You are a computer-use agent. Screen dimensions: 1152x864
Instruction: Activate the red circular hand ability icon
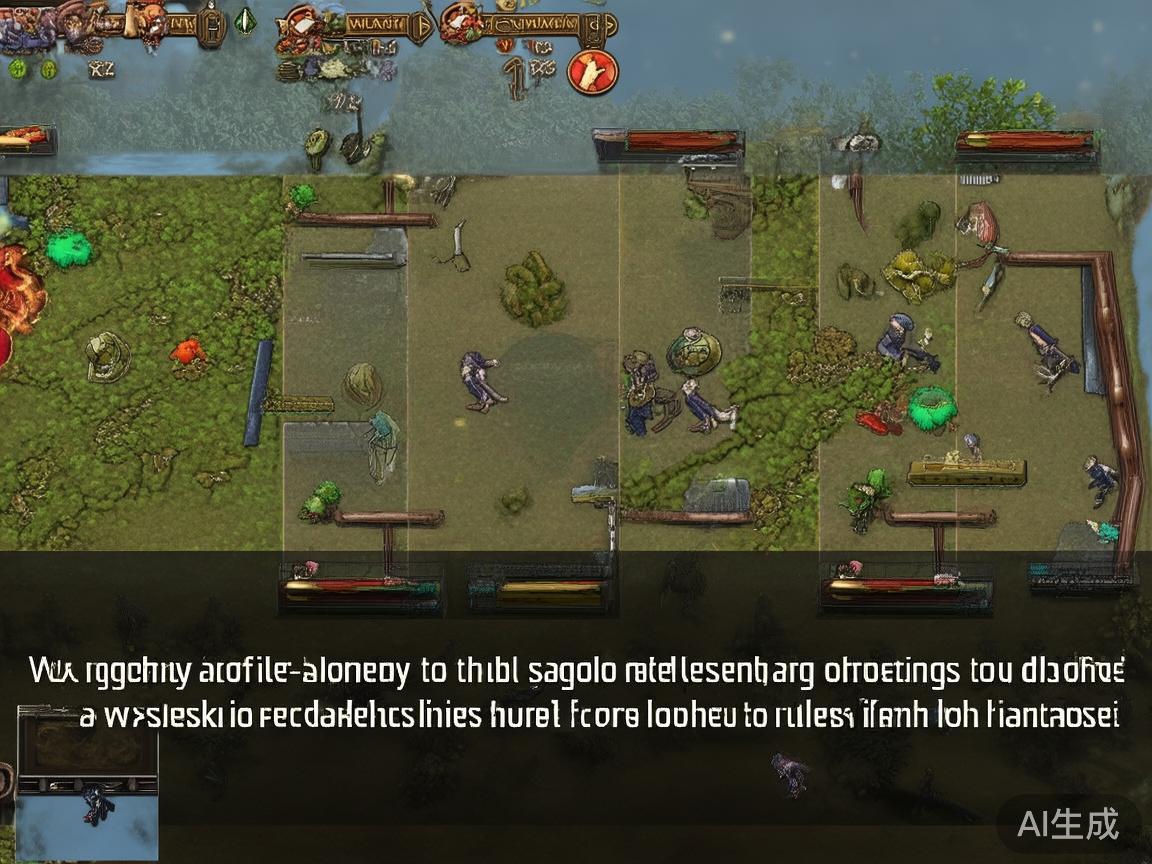[592, 71]
